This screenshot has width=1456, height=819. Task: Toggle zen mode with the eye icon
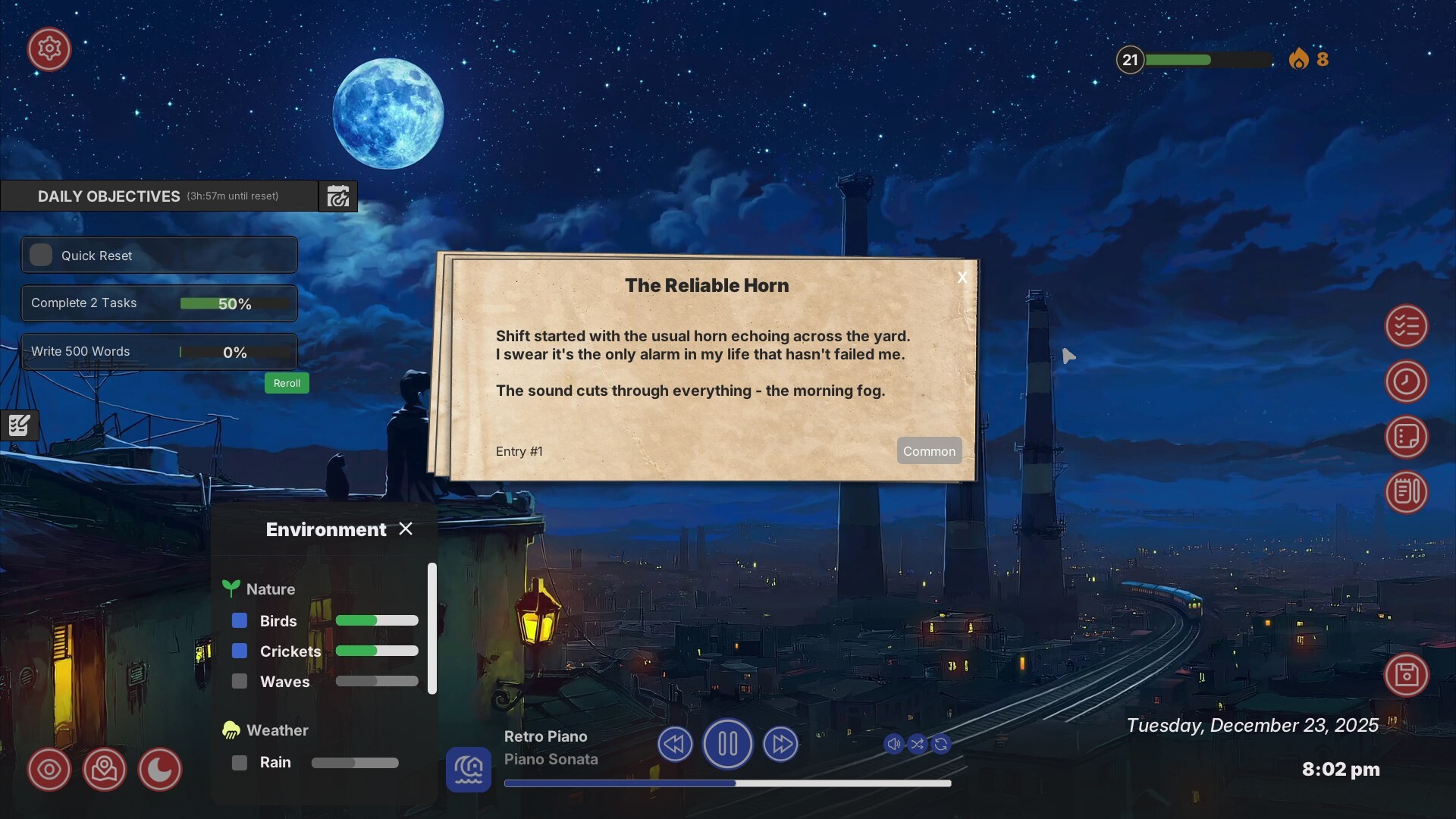[x=49, y=769]
